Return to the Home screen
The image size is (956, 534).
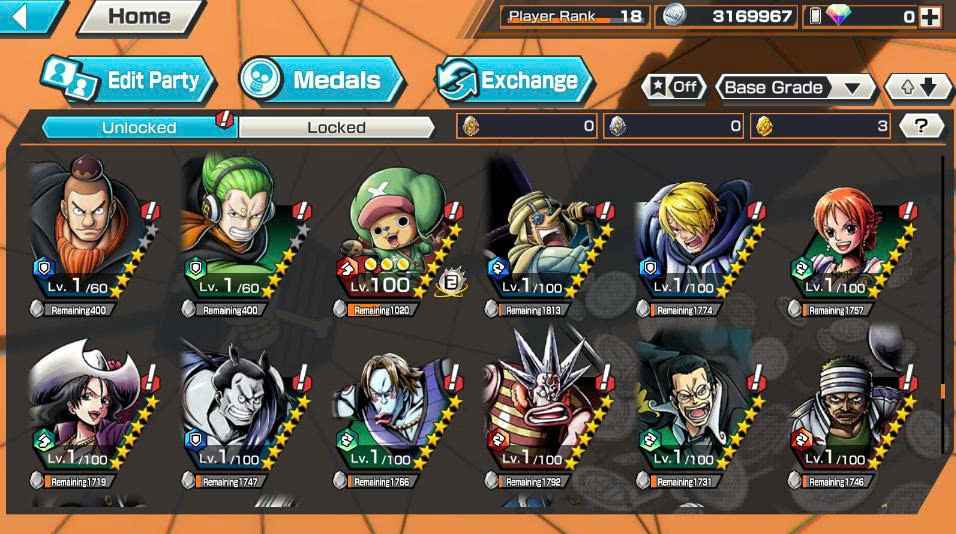(x=138, y=16)
